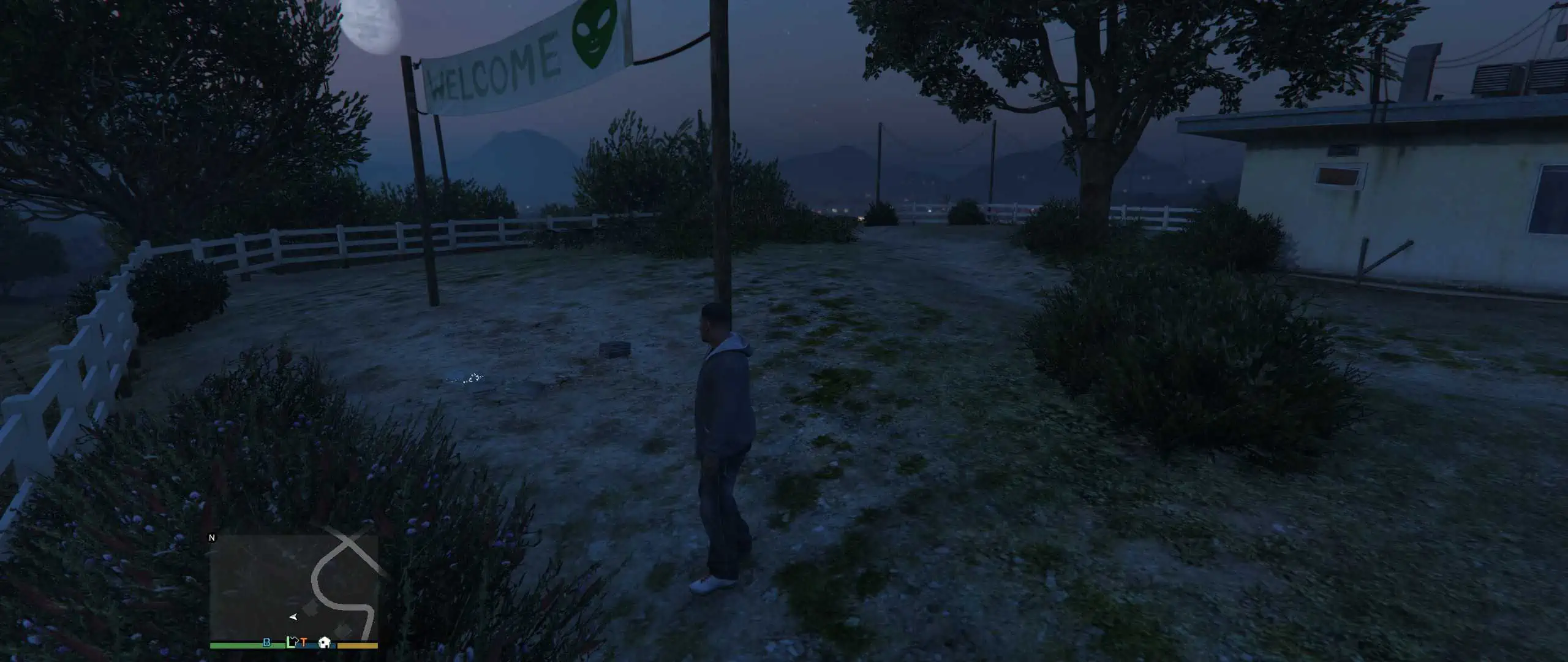Select the orange T blip on the minimap
Image resolution: width=1568 pixels, height=662 pixels.
pos(304,643)
